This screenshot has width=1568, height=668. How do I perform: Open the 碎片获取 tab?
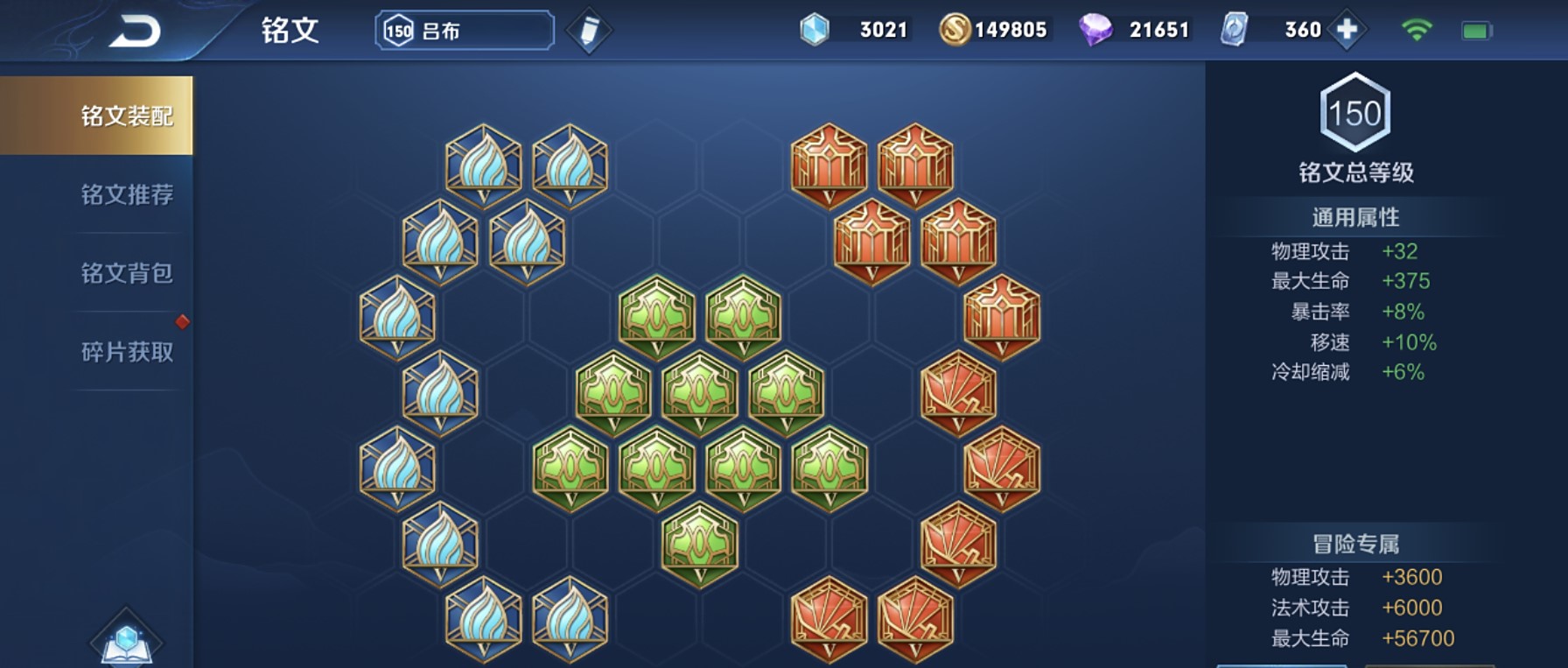[x=127, y=352]
